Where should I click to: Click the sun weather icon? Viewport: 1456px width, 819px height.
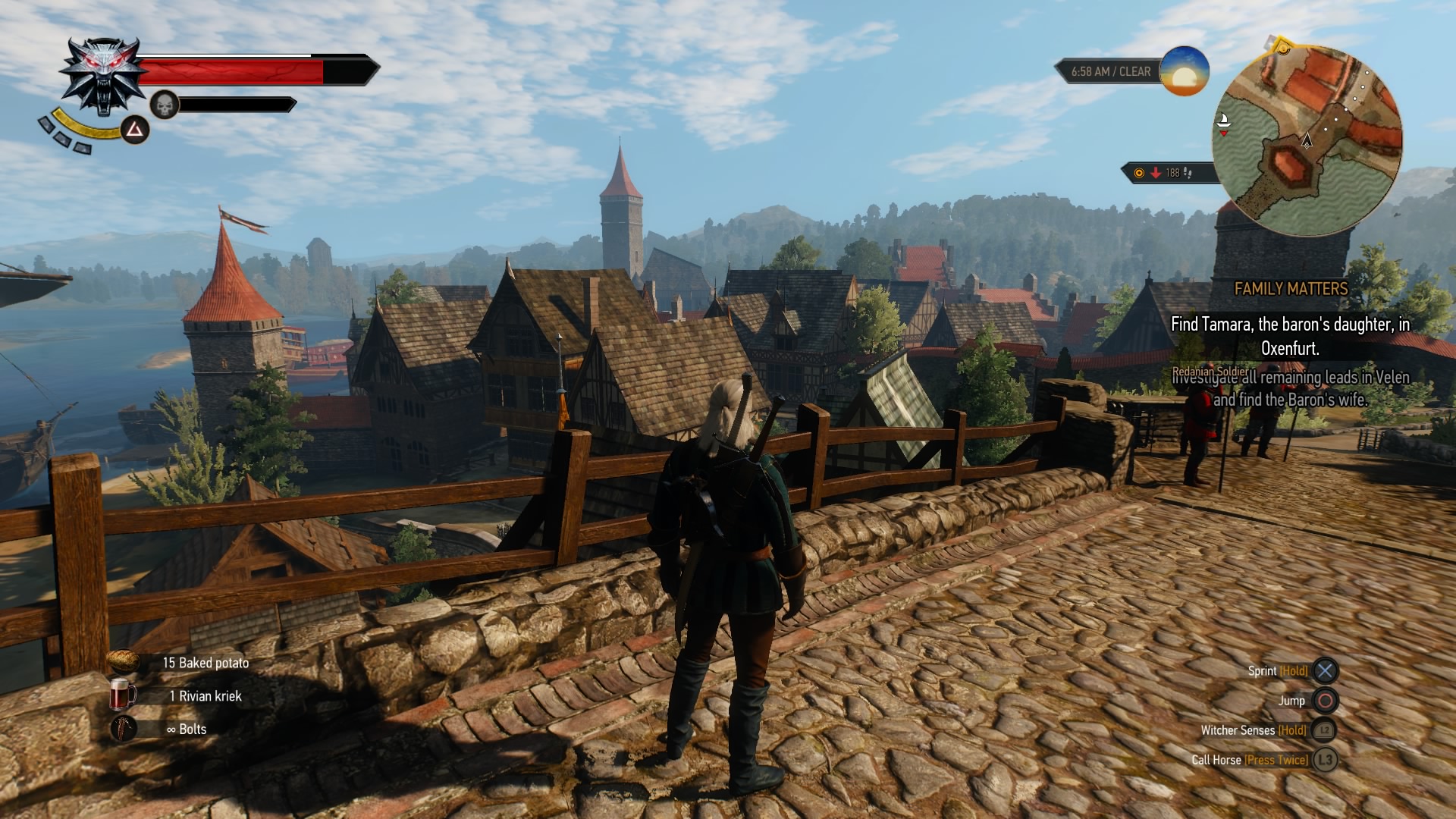pyautogui.click(x=1184, y=71)
